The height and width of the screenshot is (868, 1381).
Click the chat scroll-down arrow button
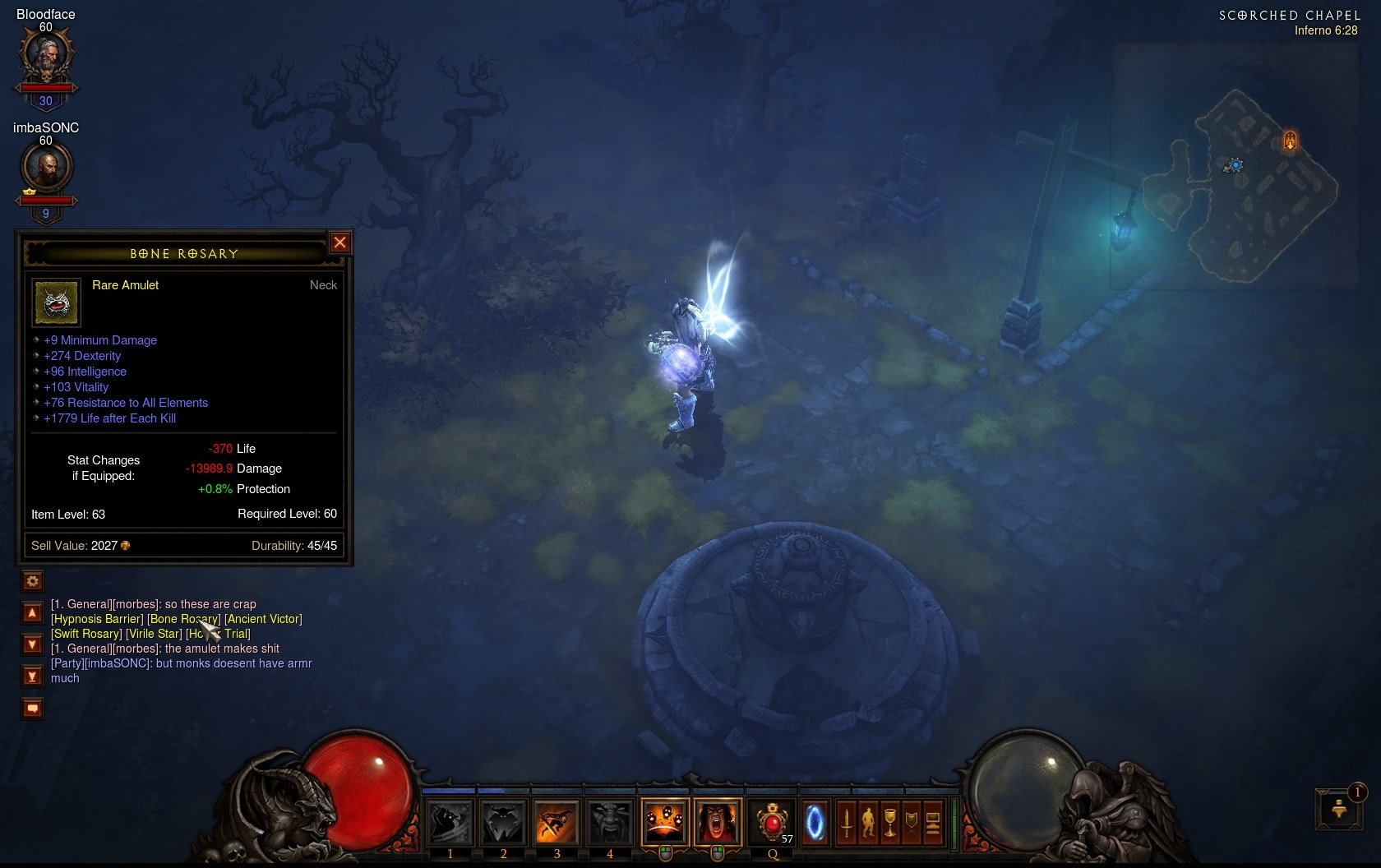point(32,644)
